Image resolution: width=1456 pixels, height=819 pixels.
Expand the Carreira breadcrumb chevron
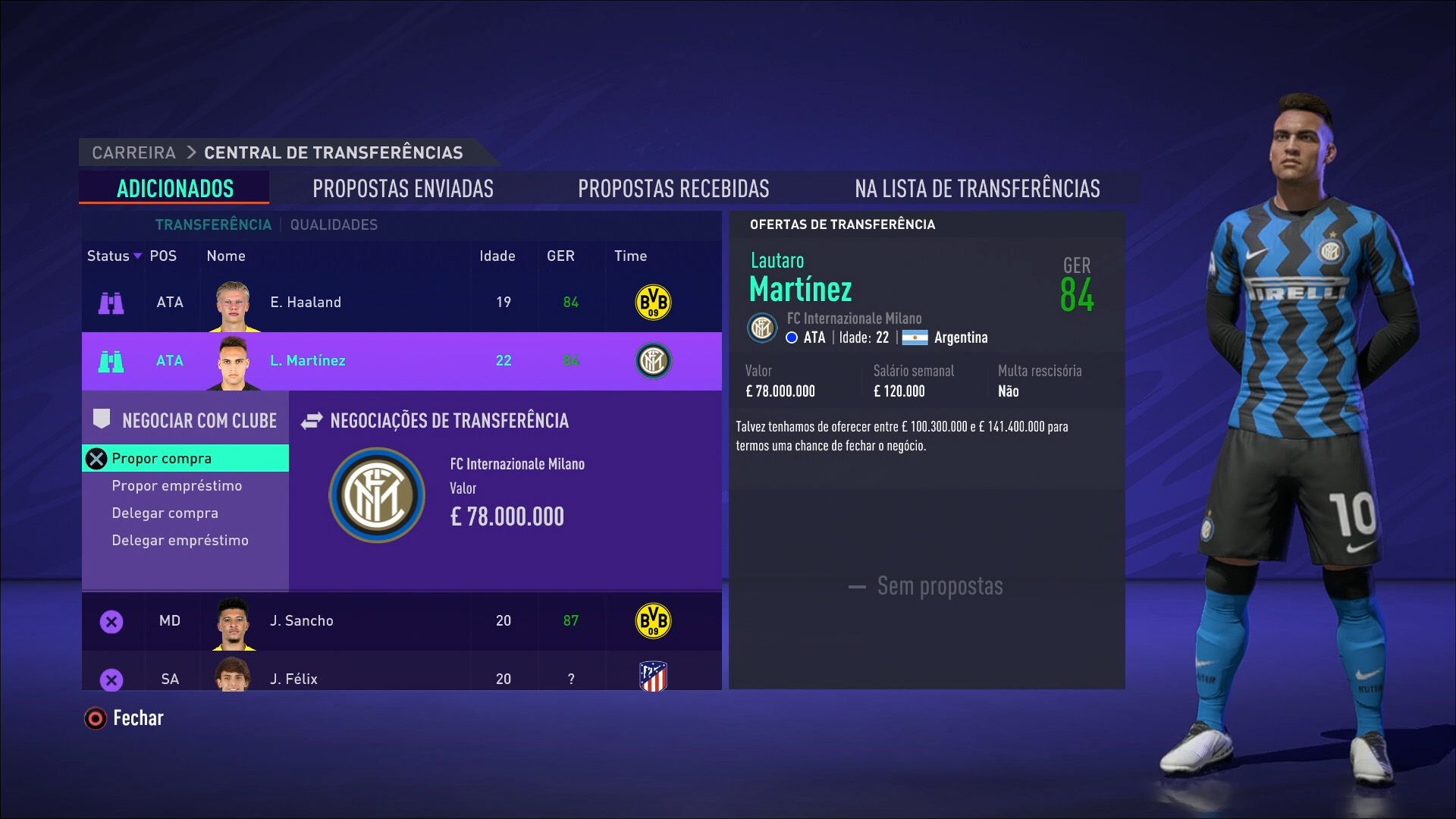point(190,152)
